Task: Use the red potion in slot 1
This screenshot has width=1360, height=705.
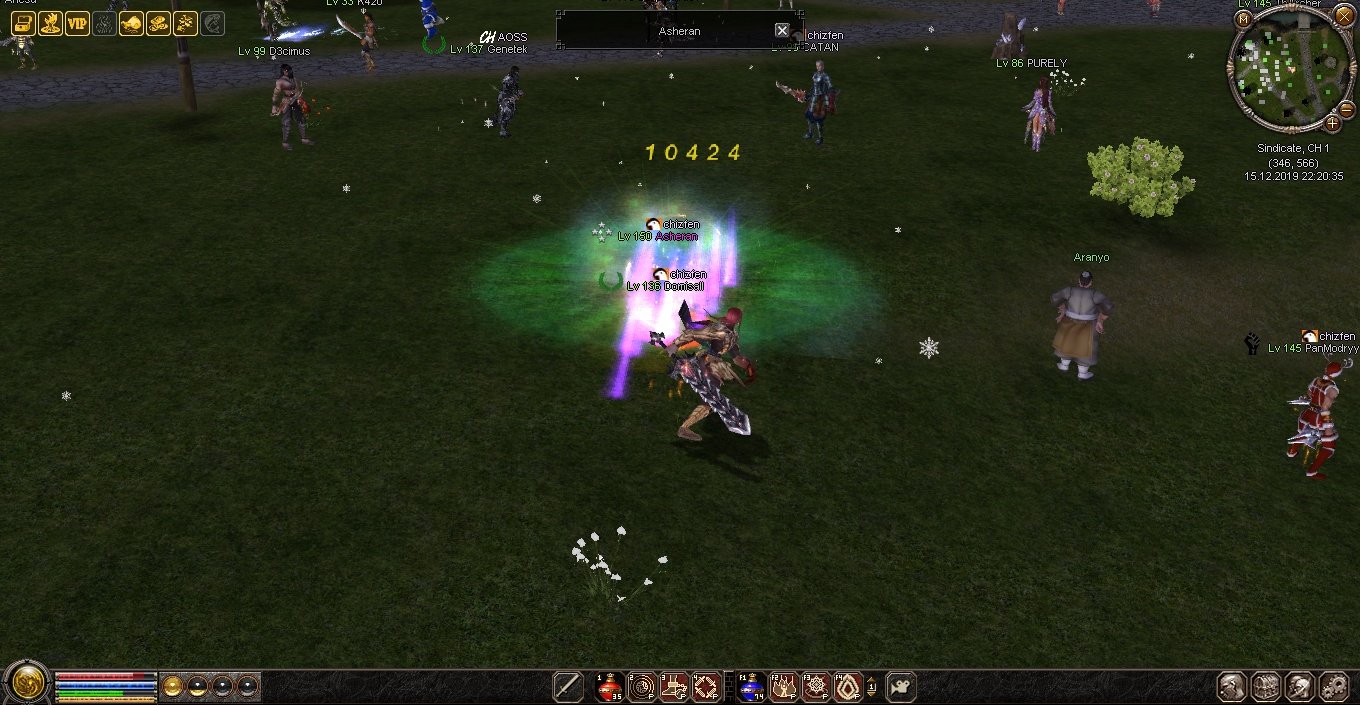Action: tap(610, 687)
